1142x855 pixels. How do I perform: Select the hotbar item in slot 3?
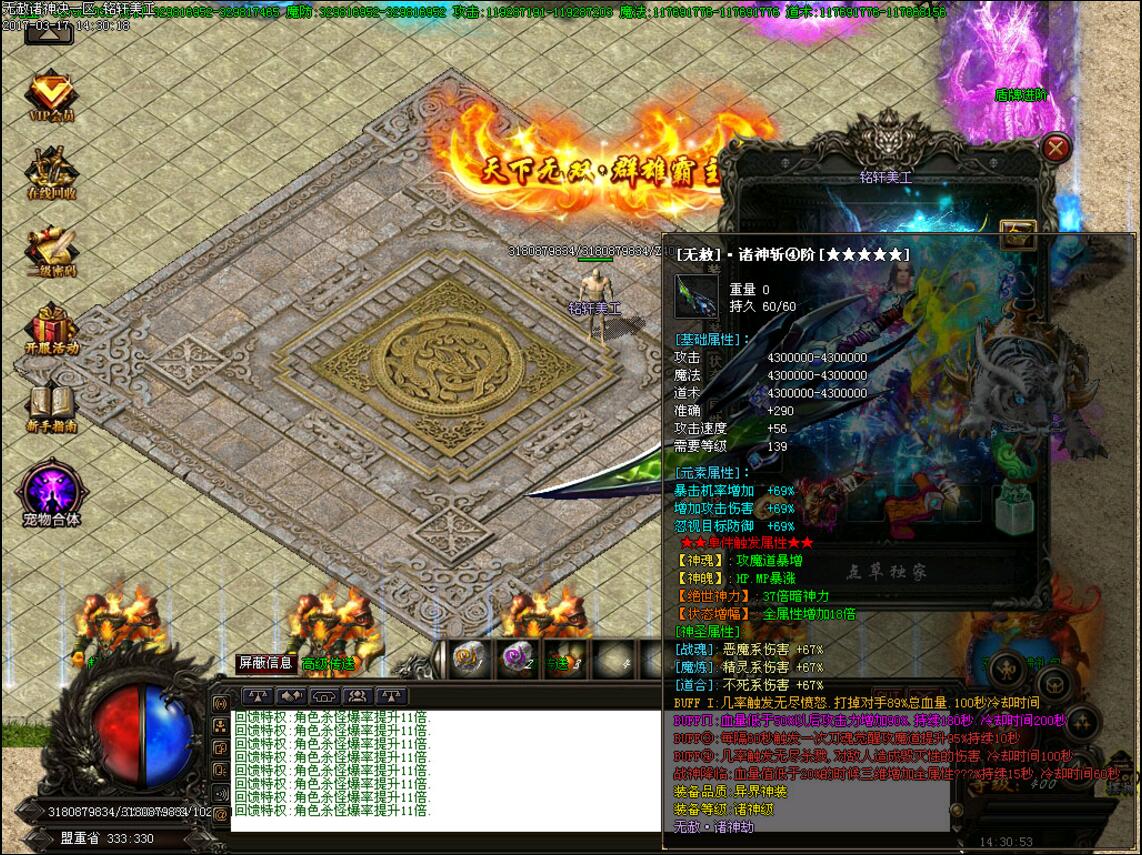[564, 659]
